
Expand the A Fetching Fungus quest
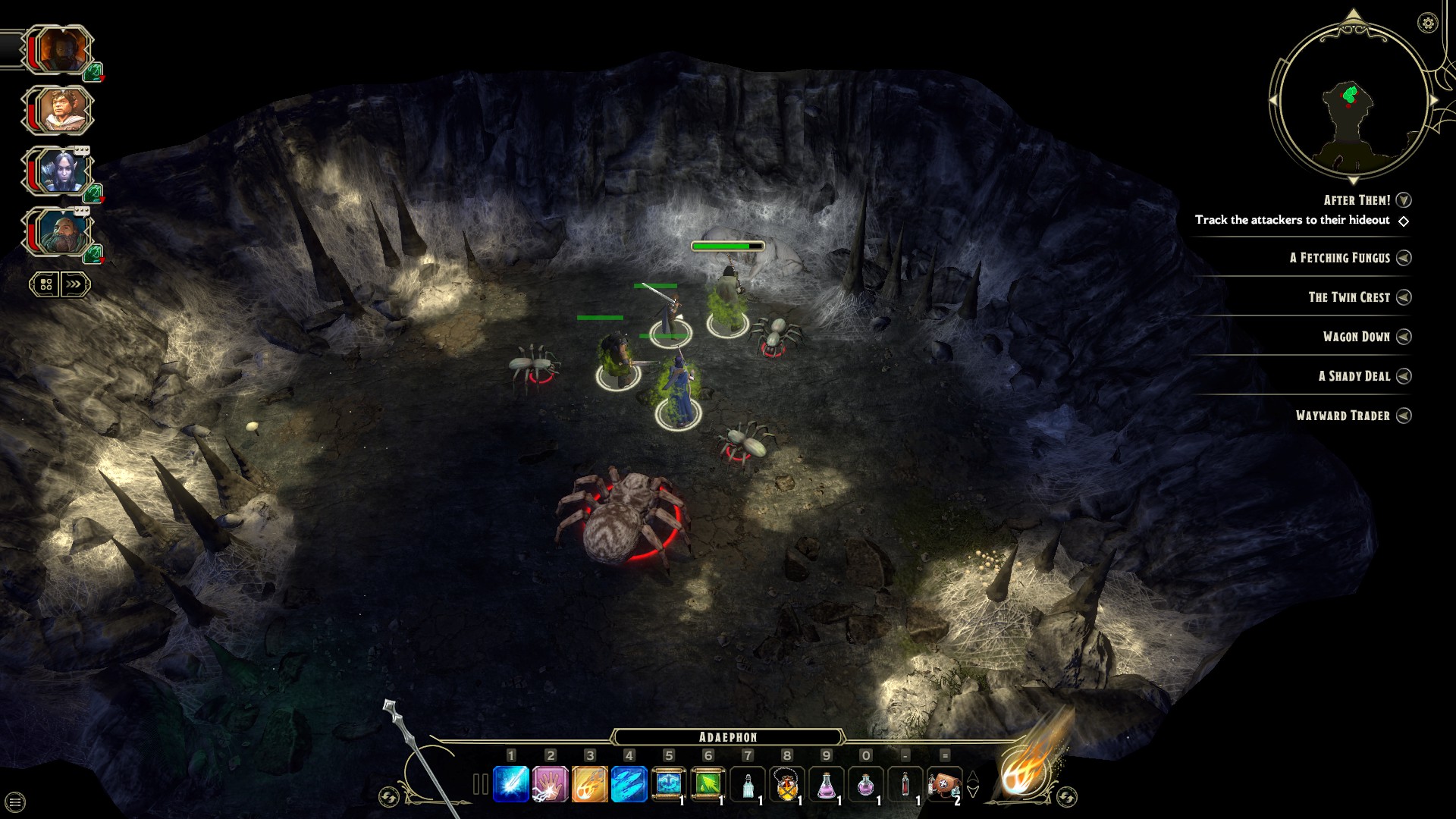pos(1404,258)
